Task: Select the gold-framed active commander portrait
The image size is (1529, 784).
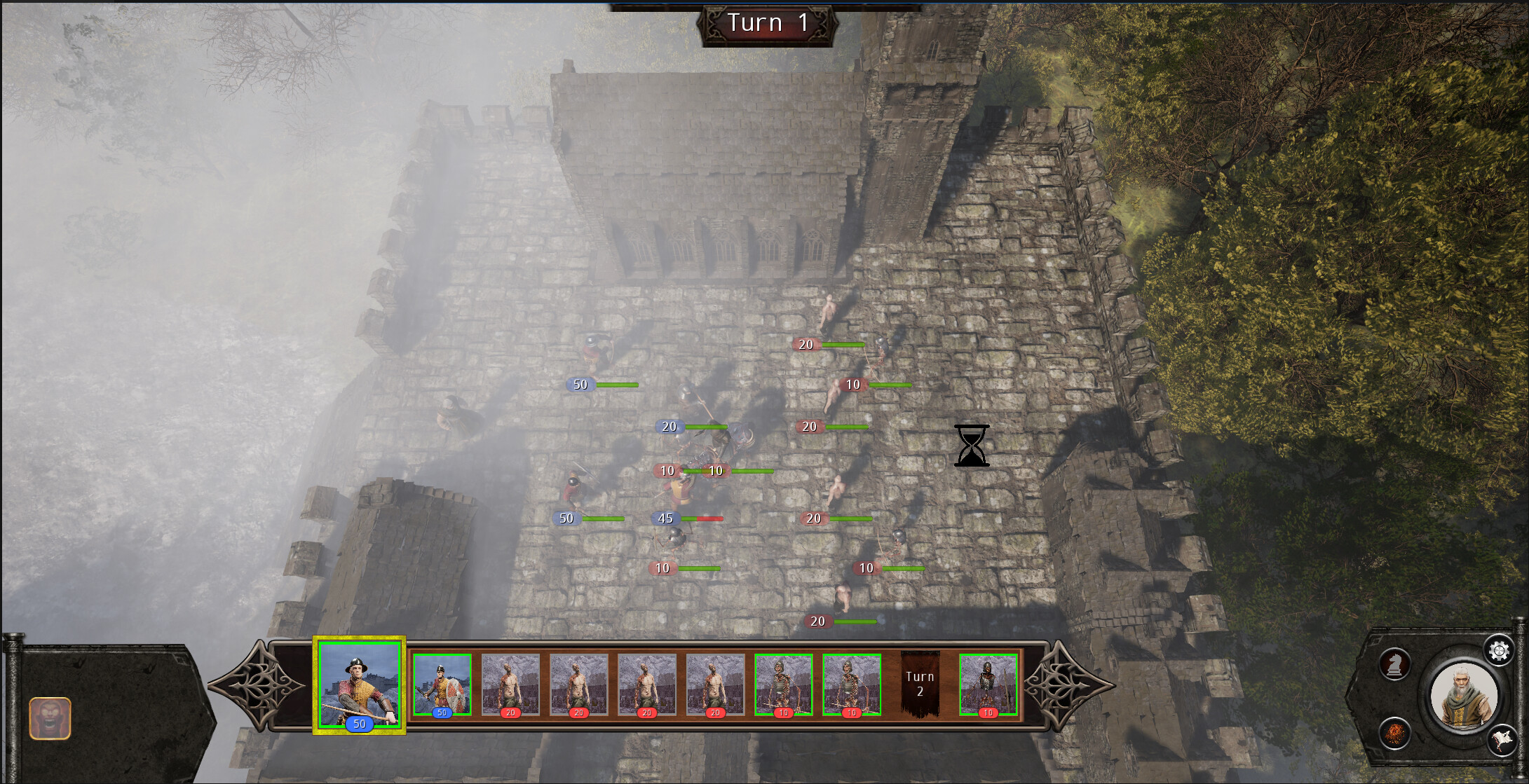Action: pos(359,687)
